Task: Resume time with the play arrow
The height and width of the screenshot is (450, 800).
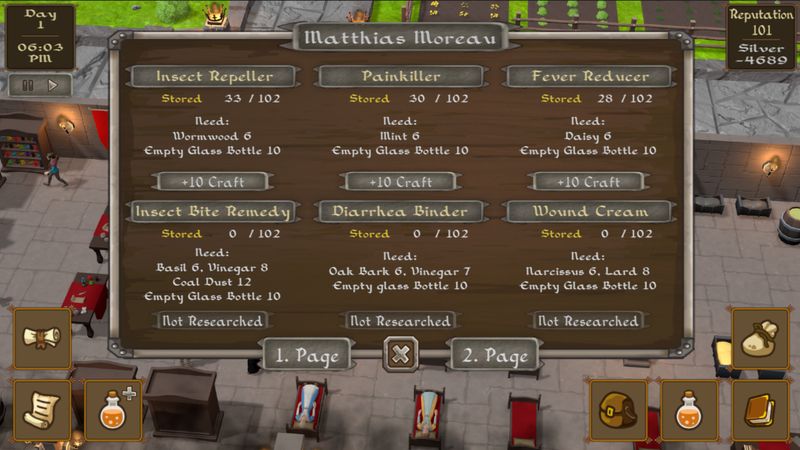Action: point(53,85)
